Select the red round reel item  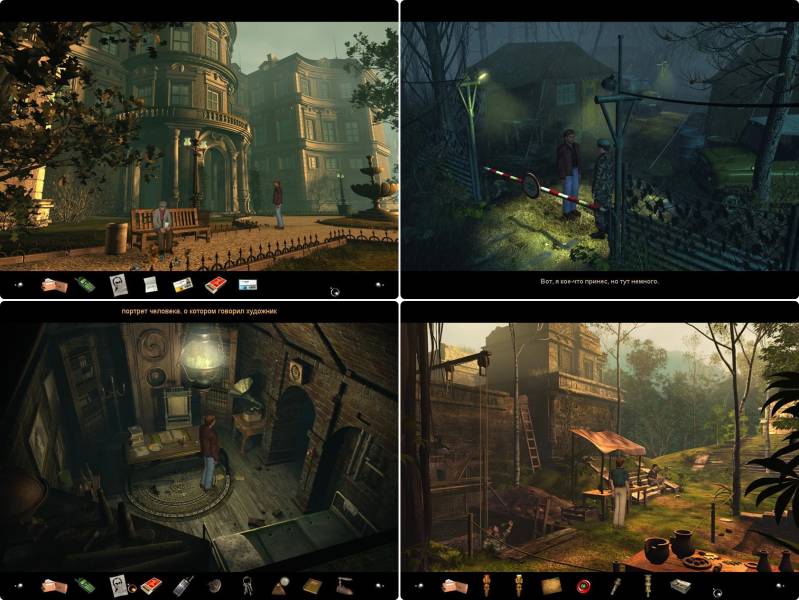[583, 586]
